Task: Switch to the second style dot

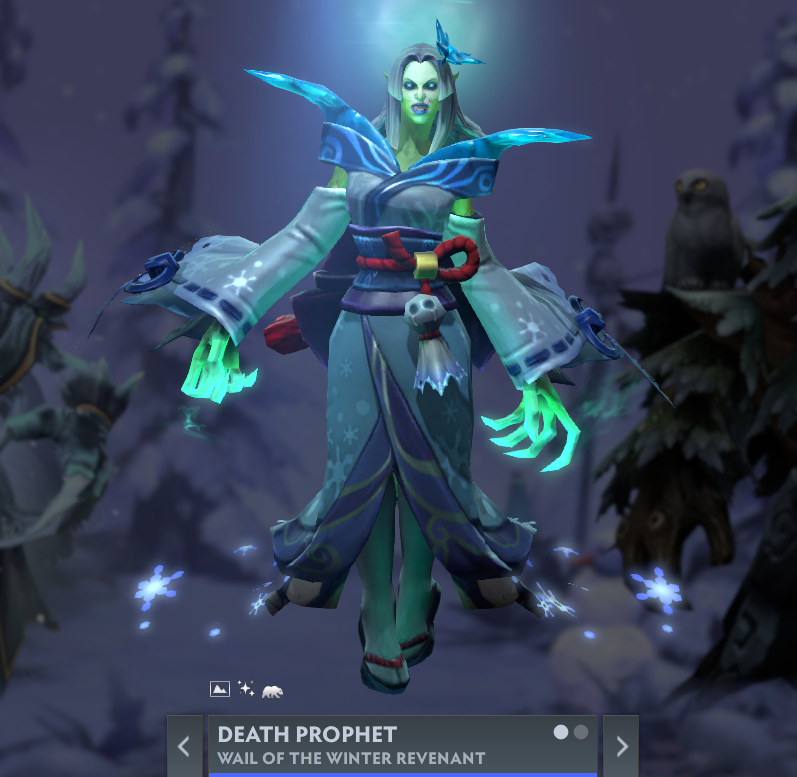Action: (580, 732)
